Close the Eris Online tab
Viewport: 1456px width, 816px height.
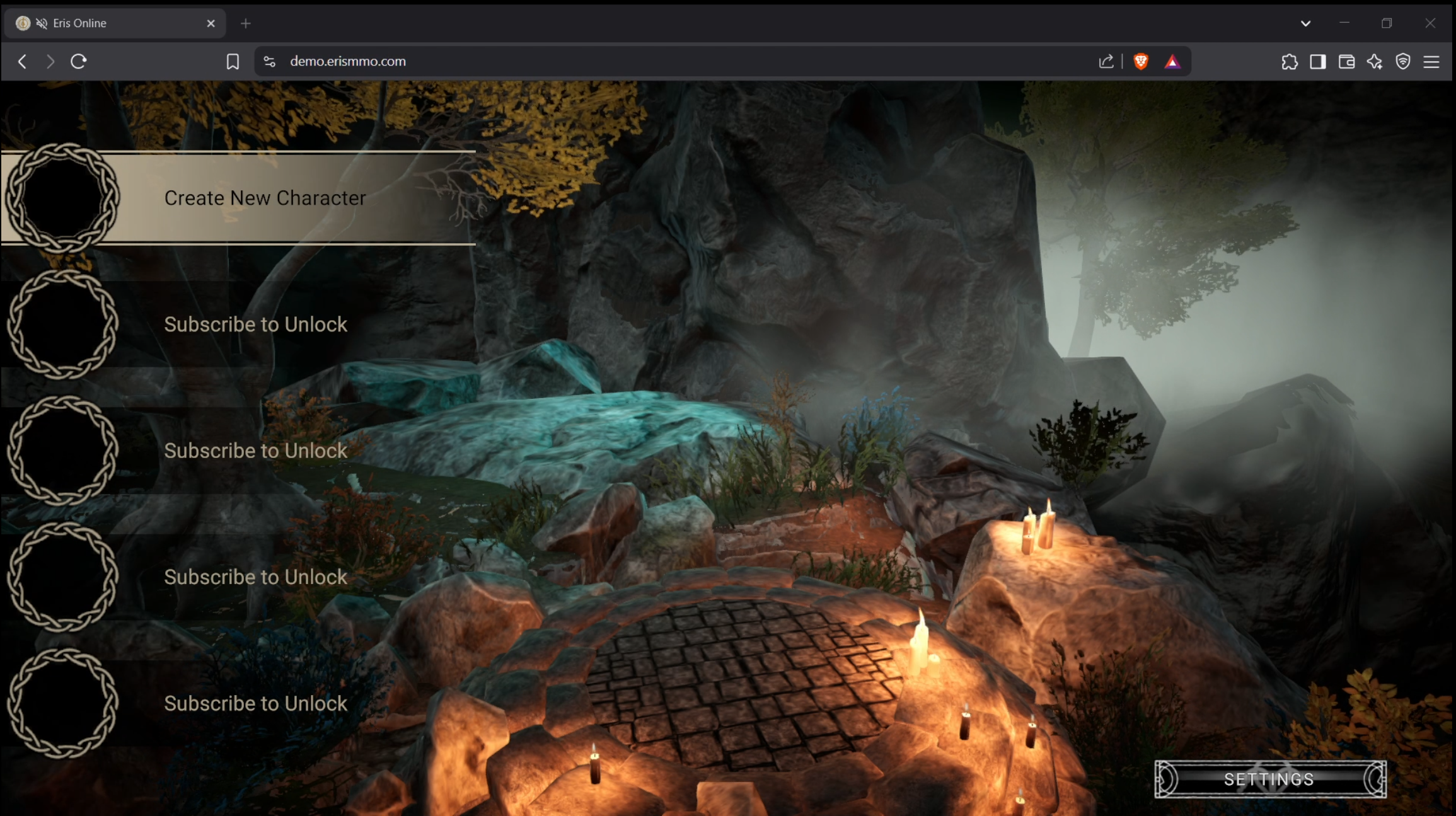click(x=211, y=23)
